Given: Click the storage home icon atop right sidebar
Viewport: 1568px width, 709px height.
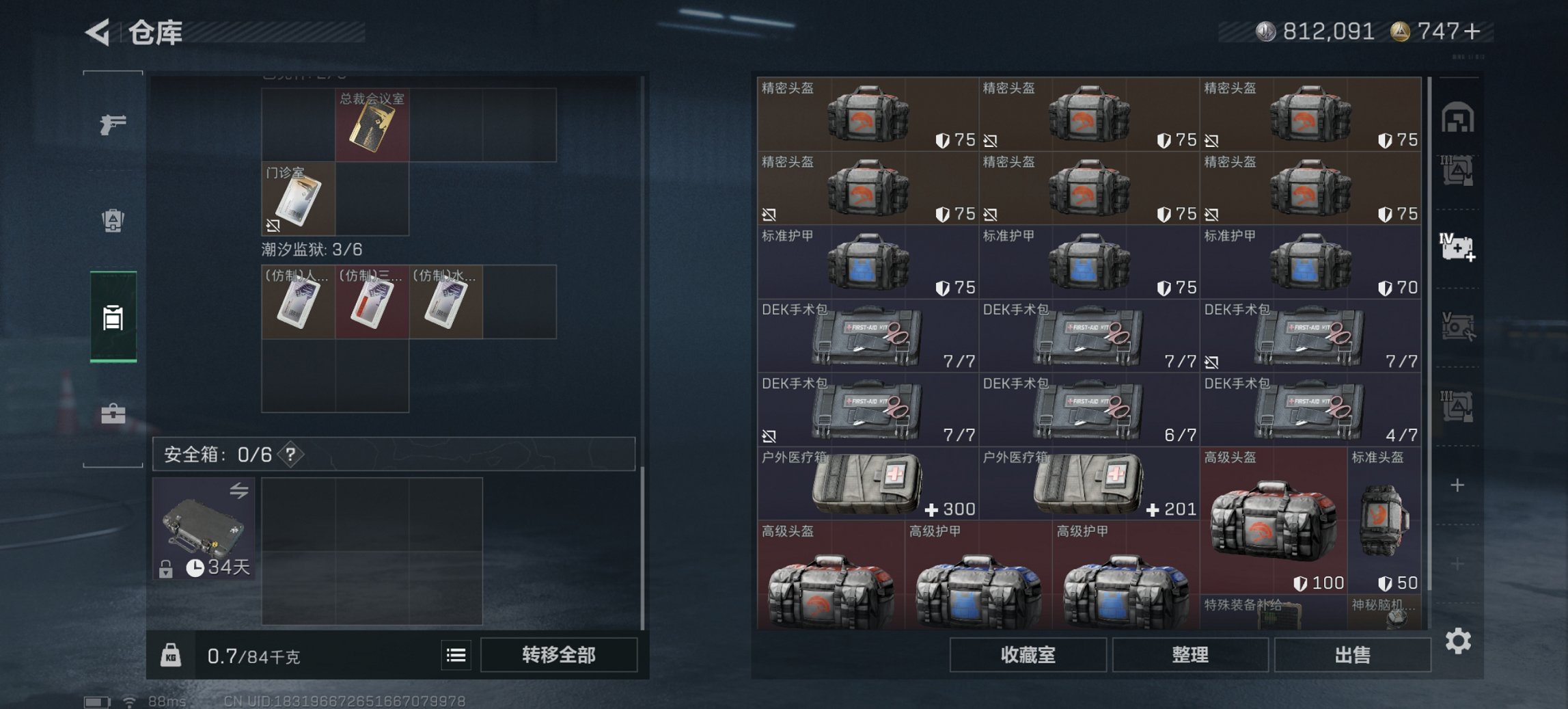Looking at the screenshot, I should pos(1459,118).
